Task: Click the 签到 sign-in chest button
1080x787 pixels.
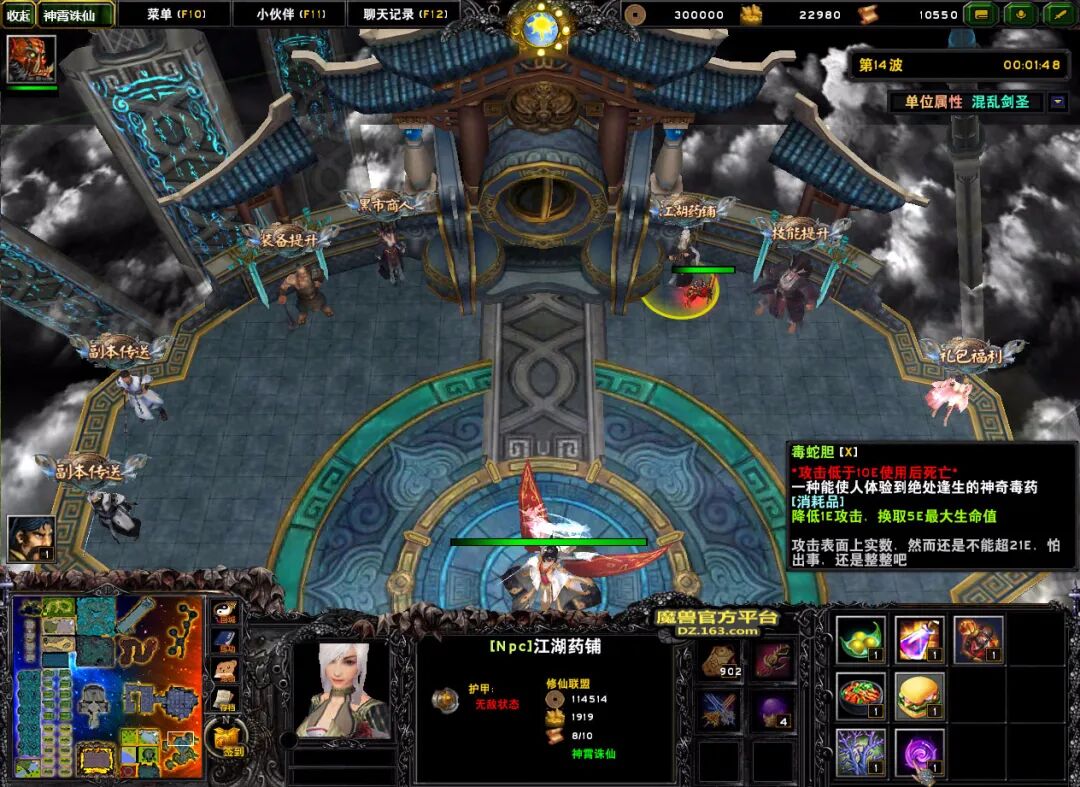Action: pos(227,738)
